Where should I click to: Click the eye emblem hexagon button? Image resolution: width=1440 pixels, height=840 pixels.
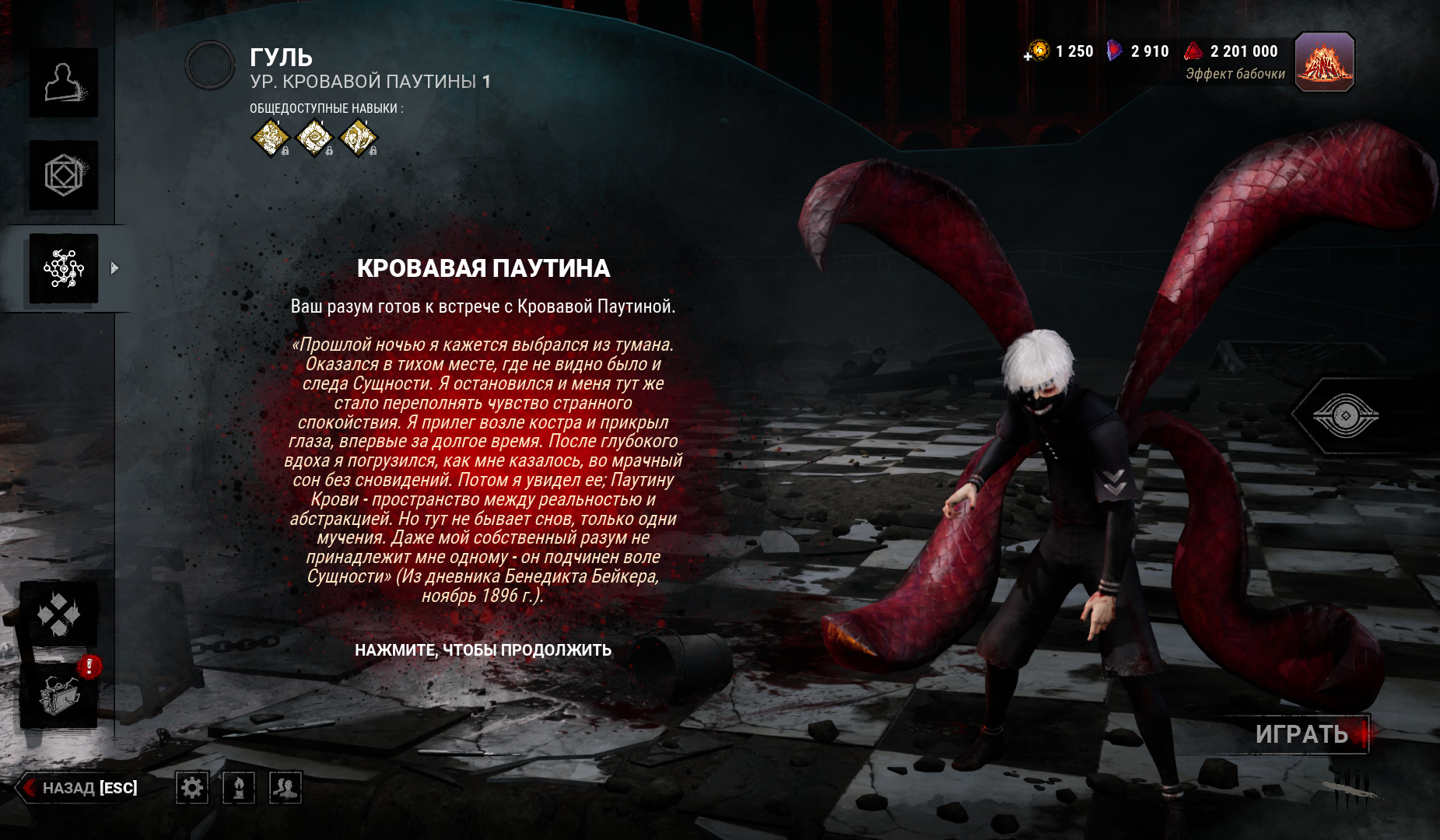point(1345,416)
